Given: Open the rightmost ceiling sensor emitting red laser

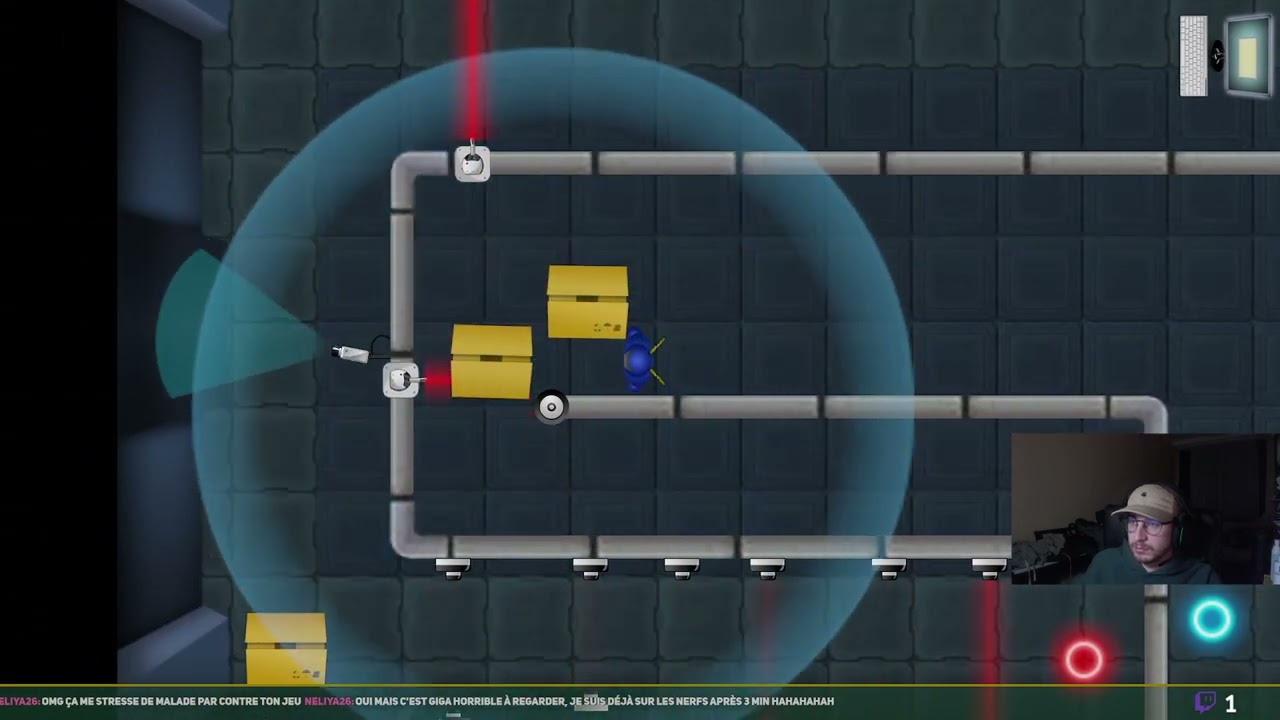Looking at the screenshot, I should point(988,568).
